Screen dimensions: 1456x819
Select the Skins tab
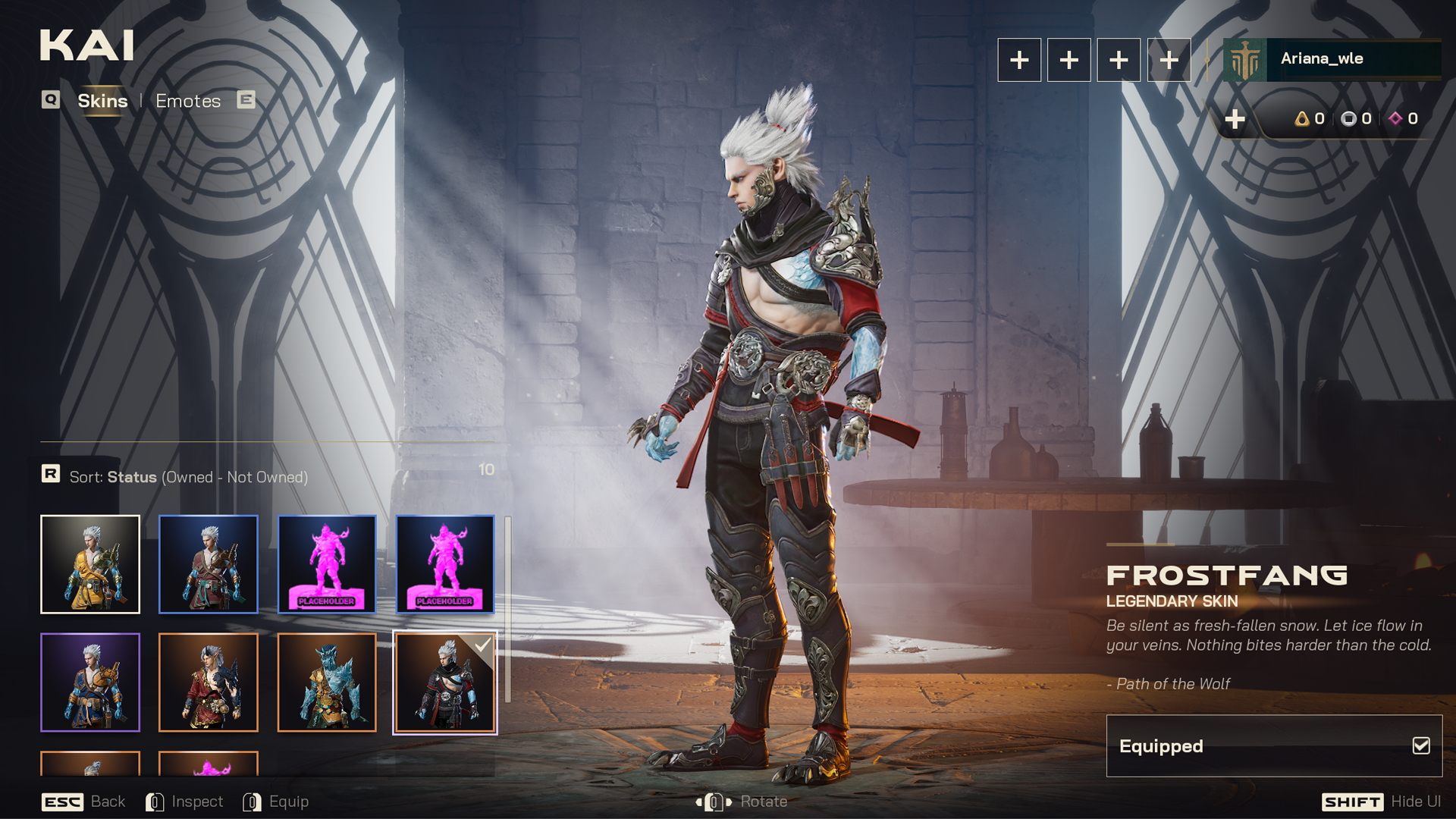click(x=102, y=101)
